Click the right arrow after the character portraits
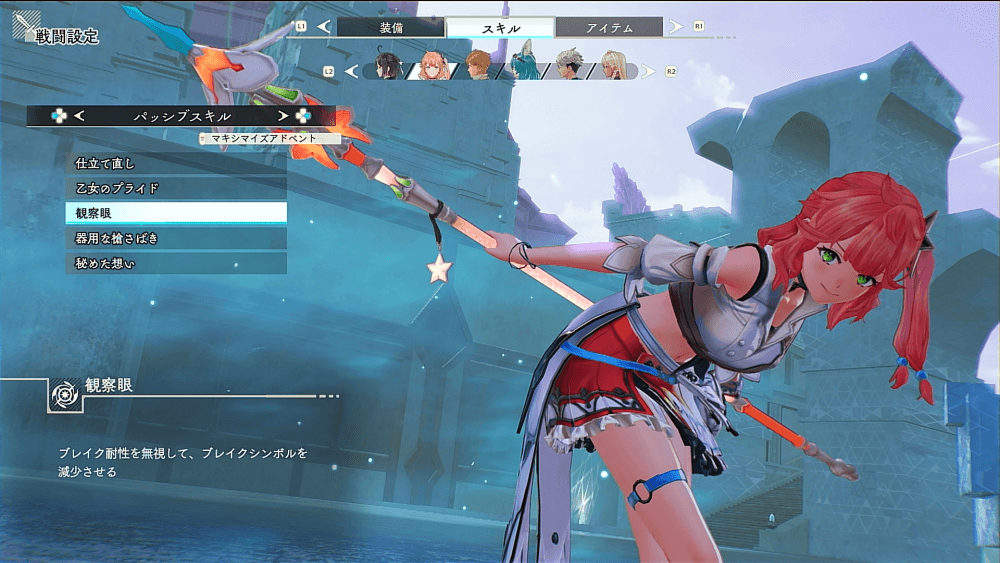 coord(648,71)
